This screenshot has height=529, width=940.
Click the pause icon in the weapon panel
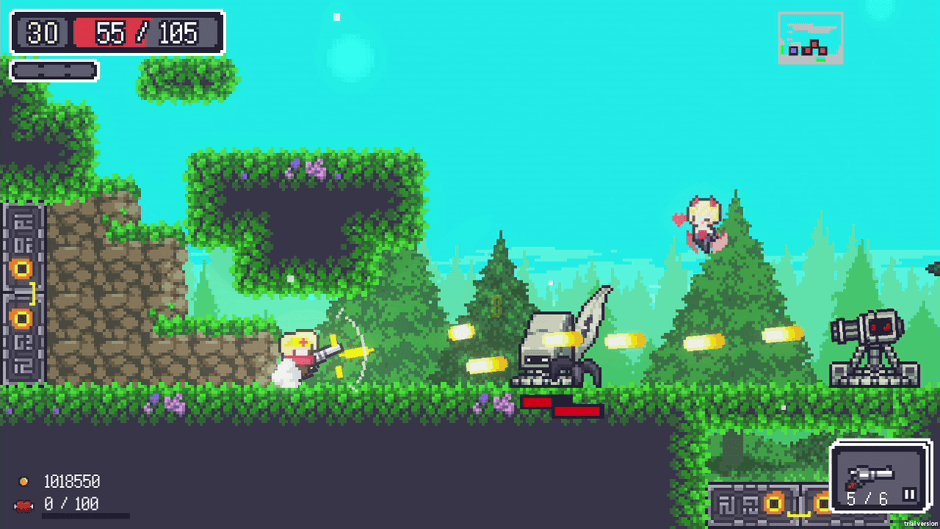point(909,495)
